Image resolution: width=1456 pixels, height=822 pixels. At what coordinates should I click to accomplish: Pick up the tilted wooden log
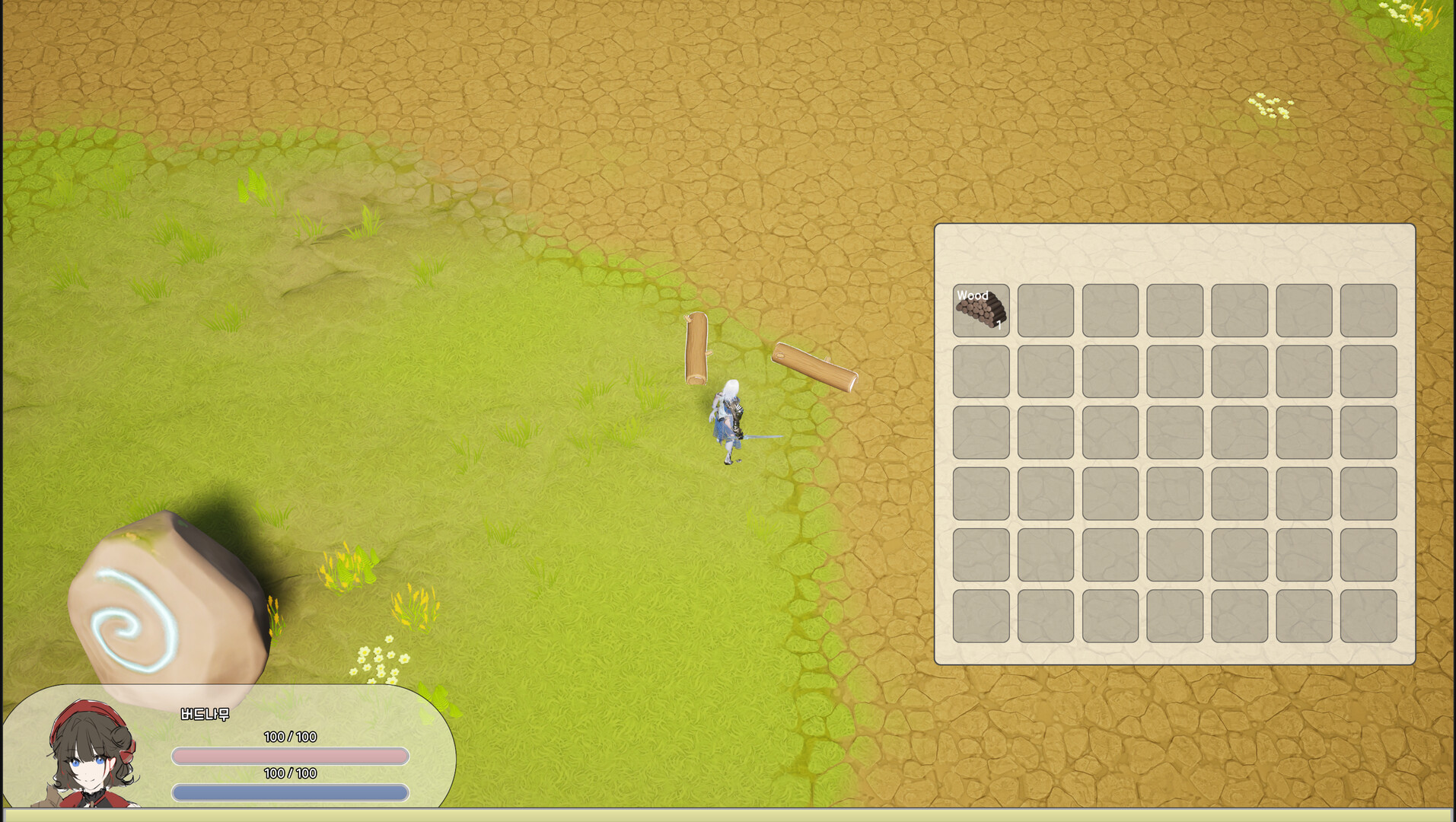814,367
